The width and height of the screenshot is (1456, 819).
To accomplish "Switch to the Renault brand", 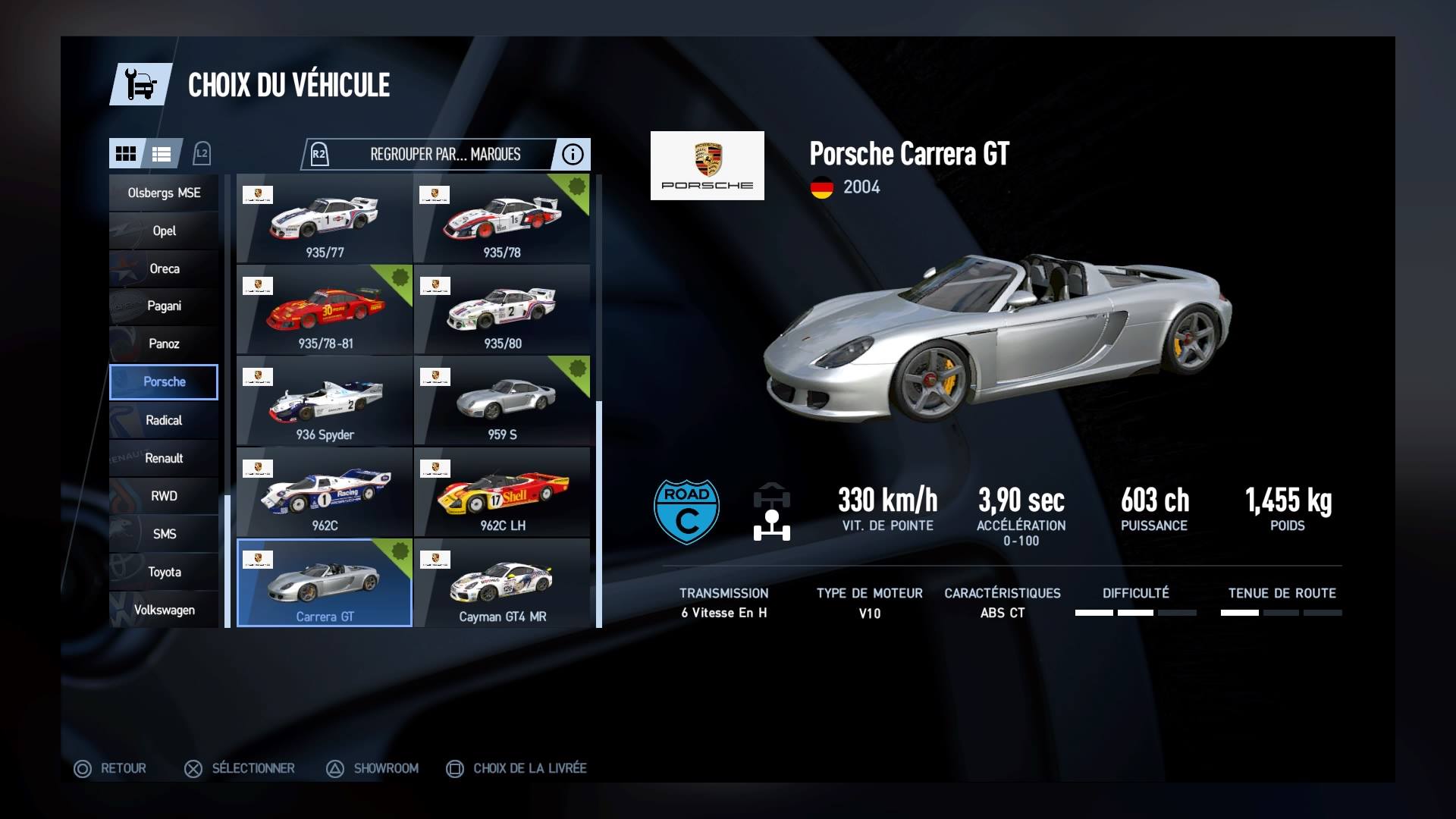I will [x=164, y=458].
